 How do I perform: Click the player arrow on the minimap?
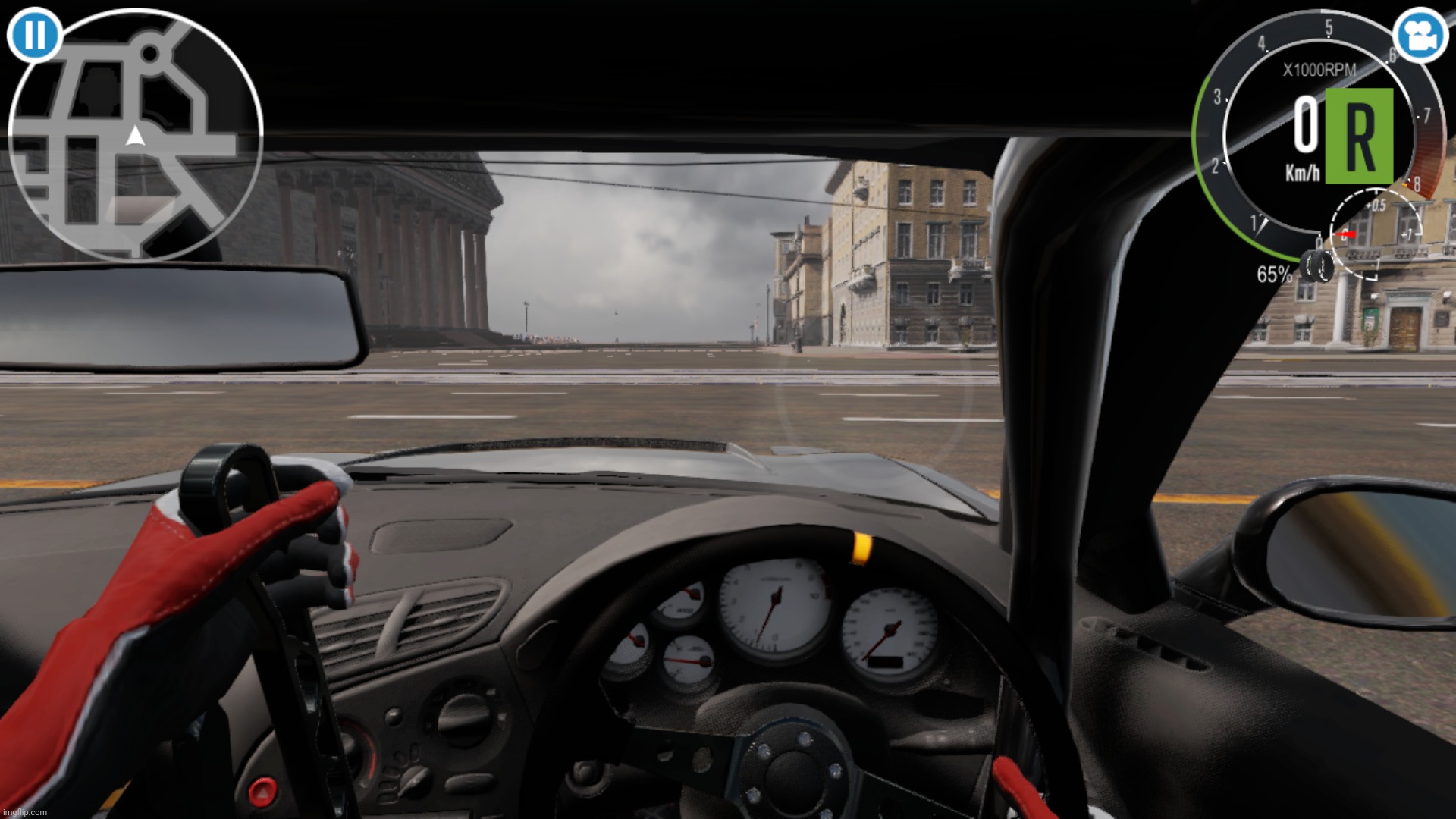coord(133,135)
